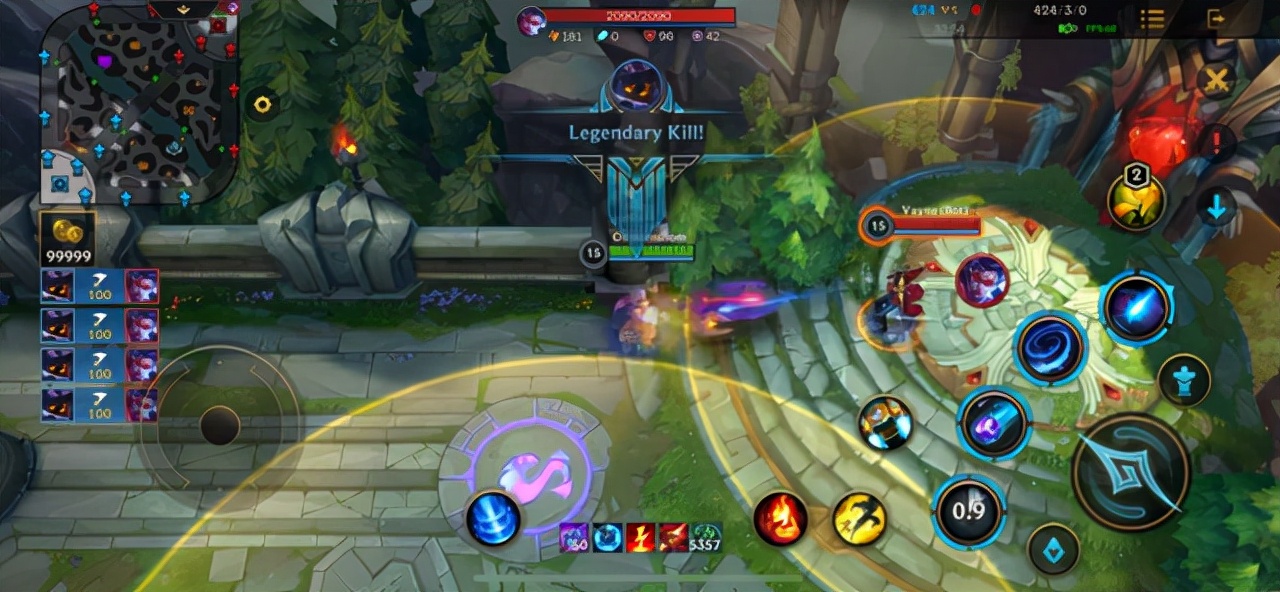The height and width of the screenshot is (592, 1280).
Task: Open the scoreboard list icon
Action: click(x=1152, y=19)
